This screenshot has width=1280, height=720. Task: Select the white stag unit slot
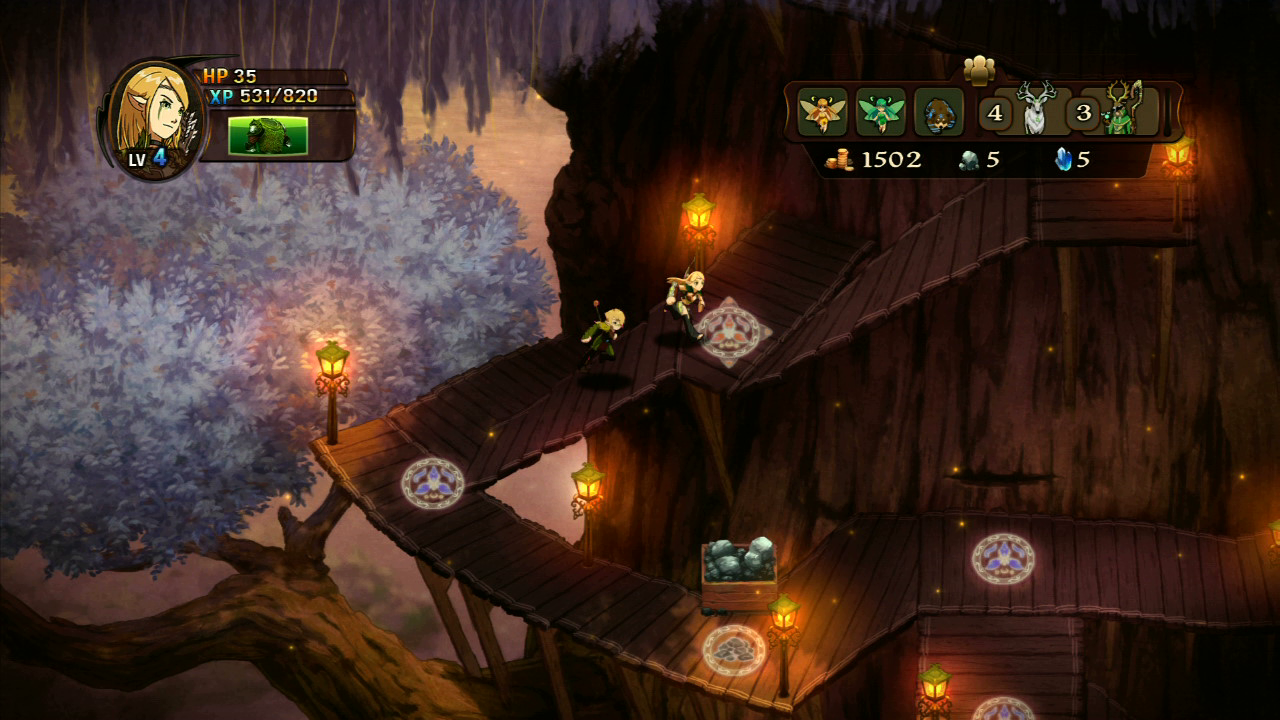[x=1035, y=109]
